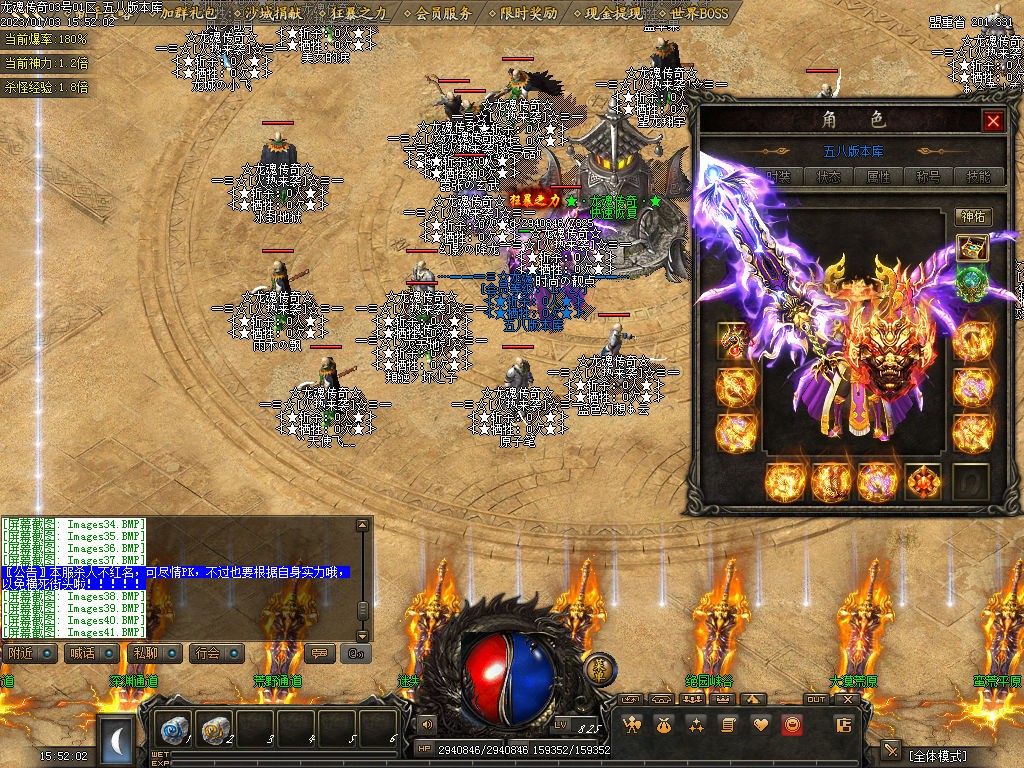Switch to the 属性 tab

(x=878, y=176)
